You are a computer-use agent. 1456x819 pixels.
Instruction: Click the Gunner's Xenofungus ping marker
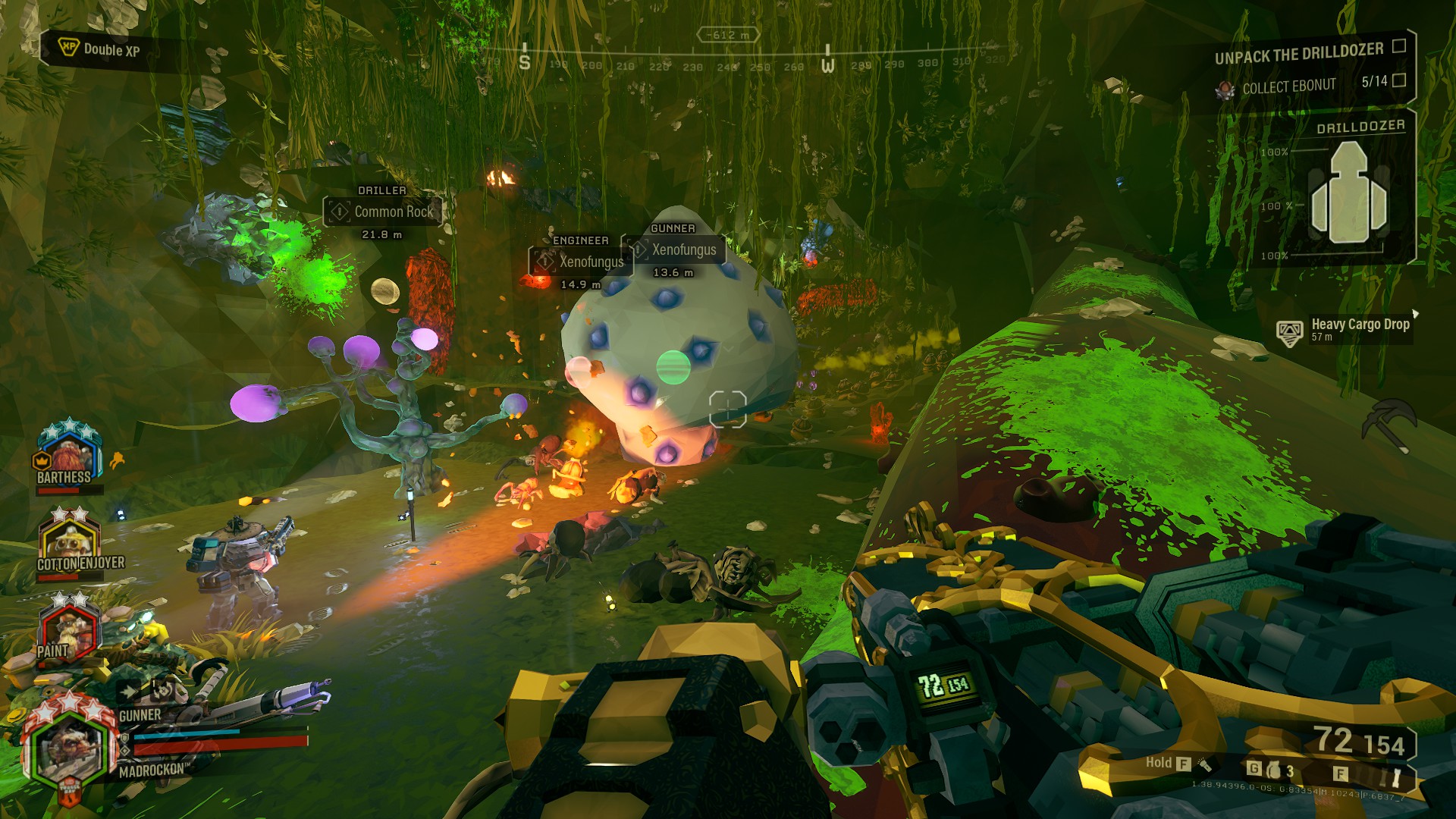674,250
